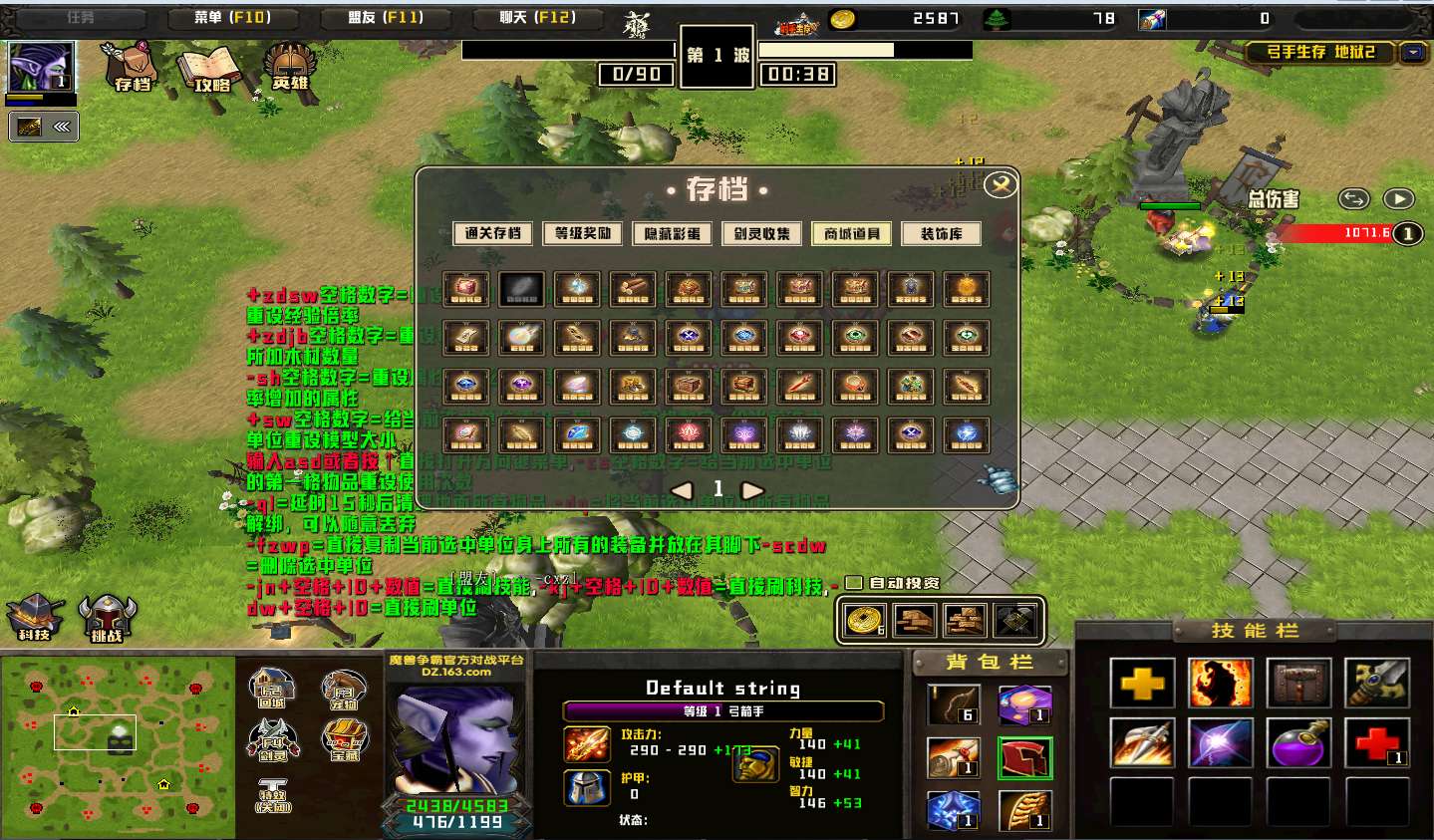Select the red helmet item in the backpack
Image resolution: width=1434 pixels, height=840 pixels.
tap(1024, 758)
